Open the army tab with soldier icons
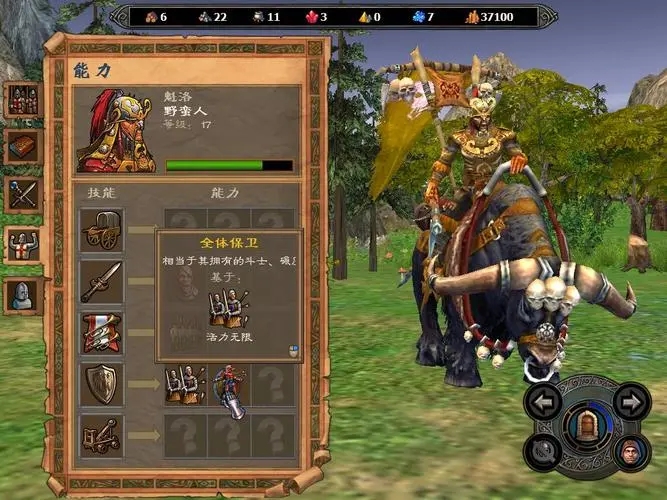This screenshot has height=500, width=667. coord(21,98)
